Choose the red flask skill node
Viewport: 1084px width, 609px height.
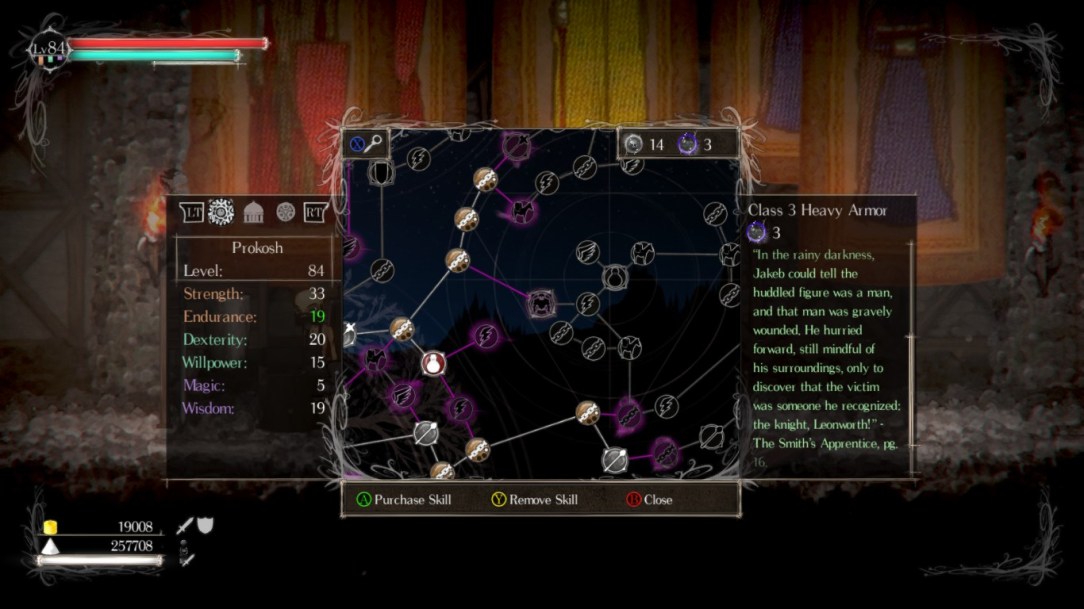[x=433, y=363]
